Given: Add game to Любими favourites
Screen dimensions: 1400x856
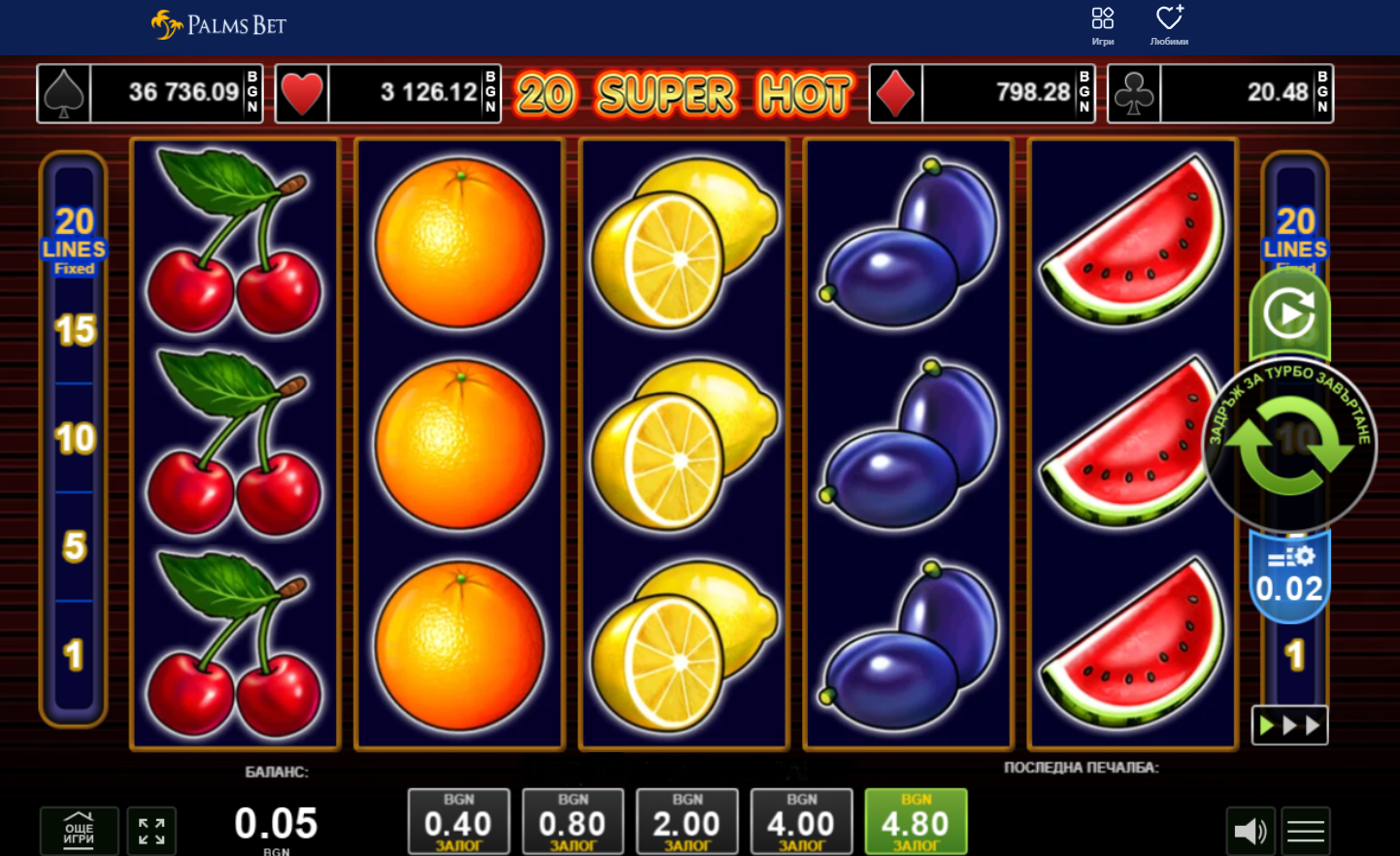Looking at the screenshot, I should point(1169,26).
